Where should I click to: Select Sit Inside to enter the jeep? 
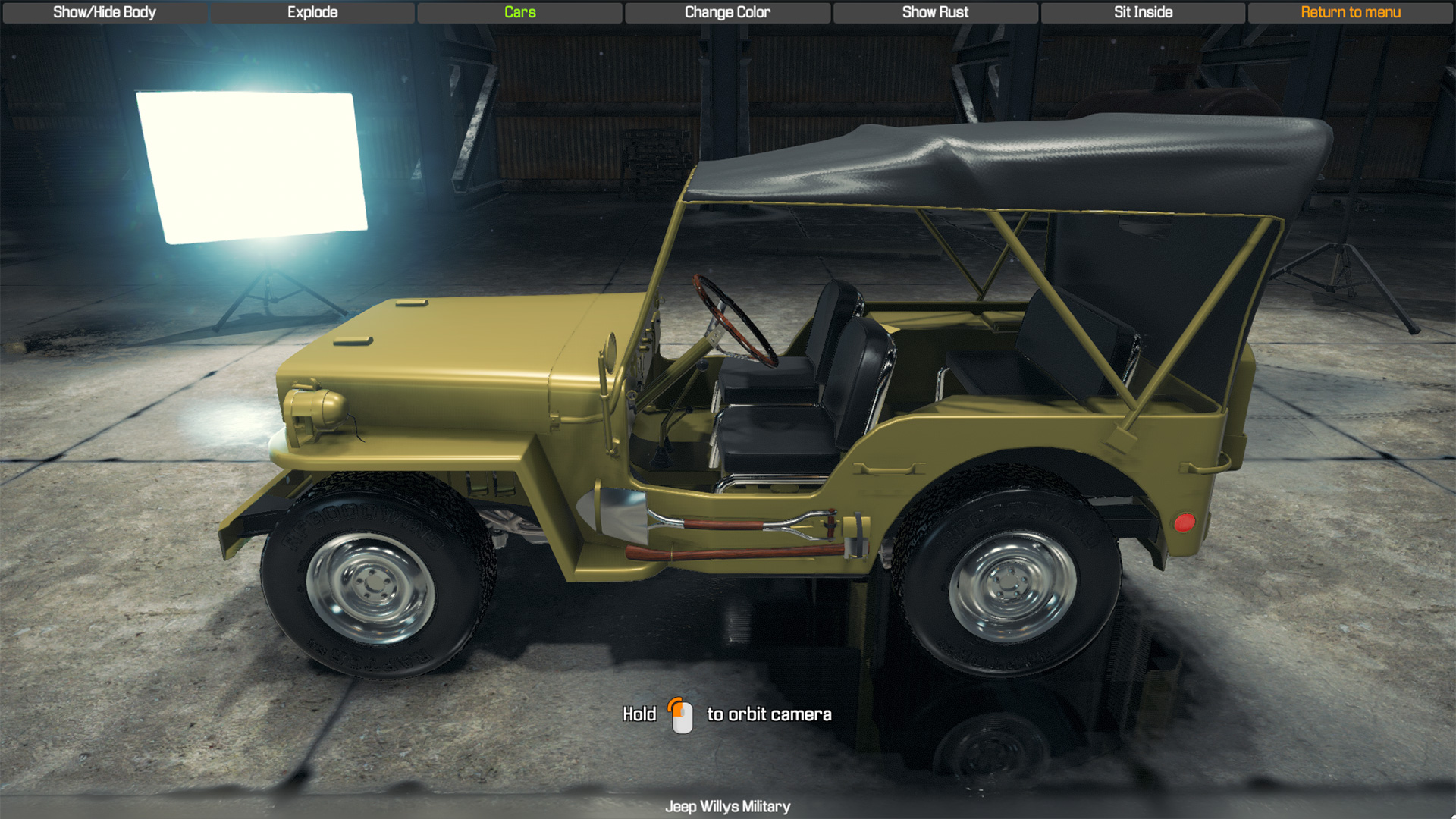click(1141, 12)
